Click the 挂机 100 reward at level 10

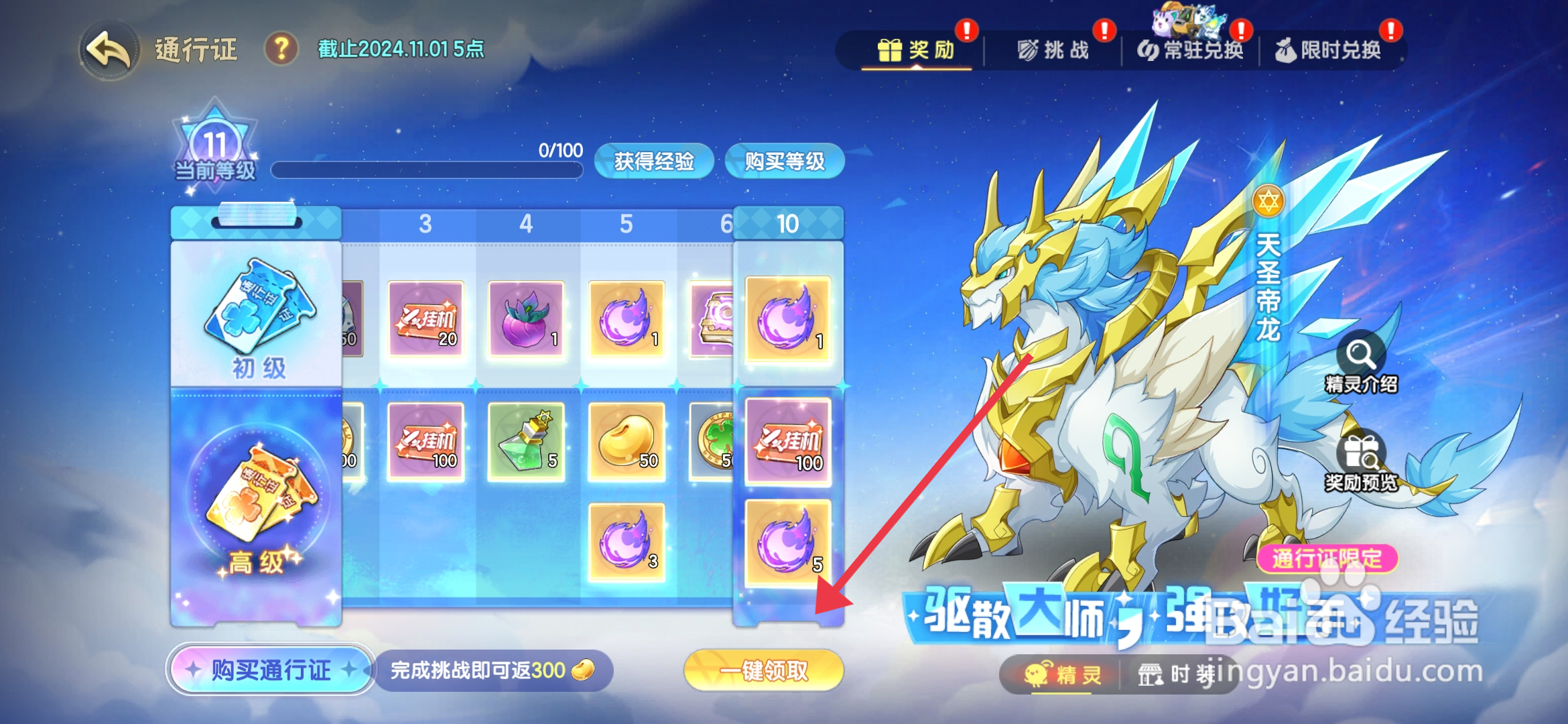tap(789, 442)
